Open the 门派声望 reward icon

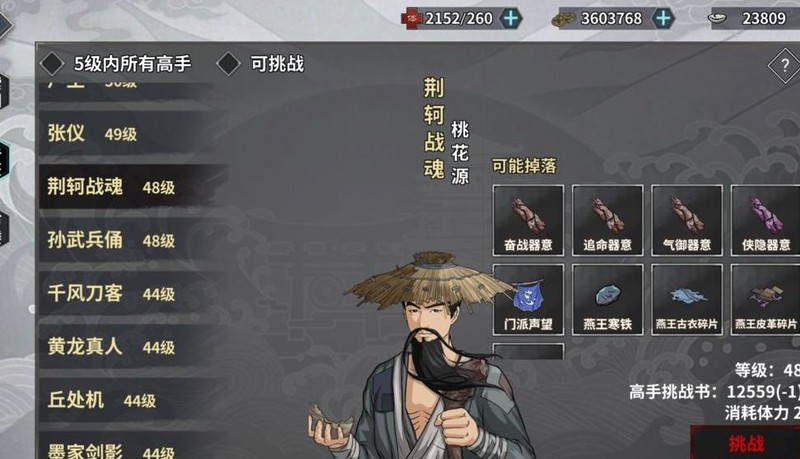pos(528,298)
